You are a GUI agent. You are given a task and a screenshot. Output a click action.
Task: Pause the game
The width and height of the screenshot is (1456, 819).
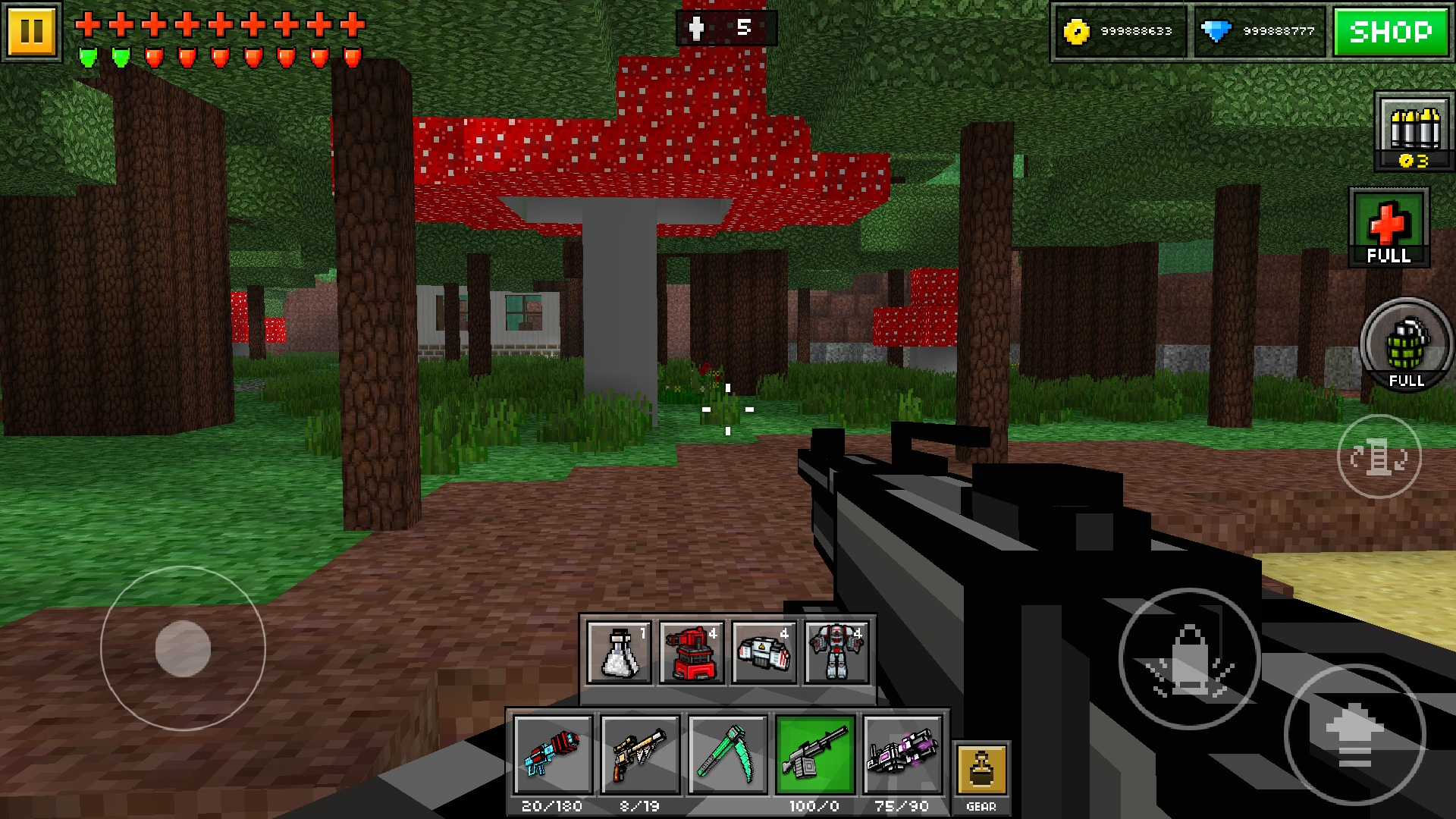32,32
